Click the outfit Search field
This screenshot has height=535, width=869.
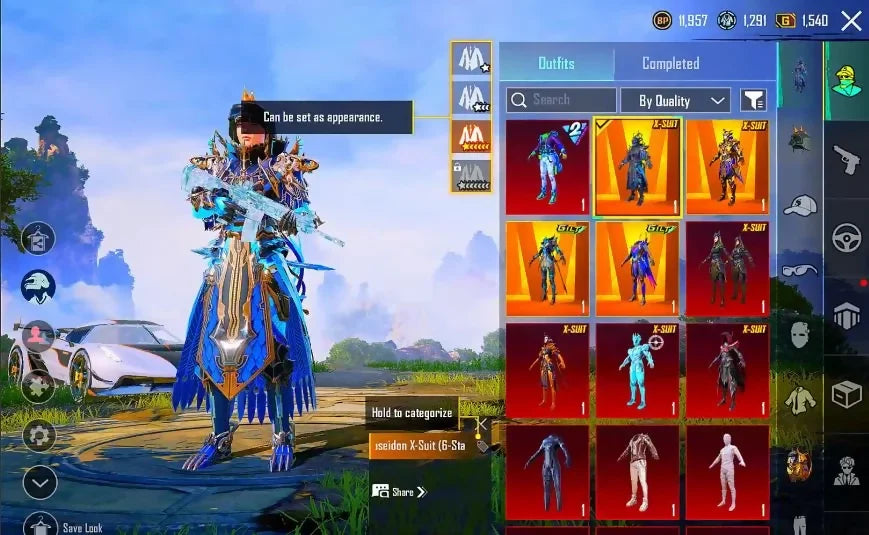pyautogui.click(x=562, y=100)
